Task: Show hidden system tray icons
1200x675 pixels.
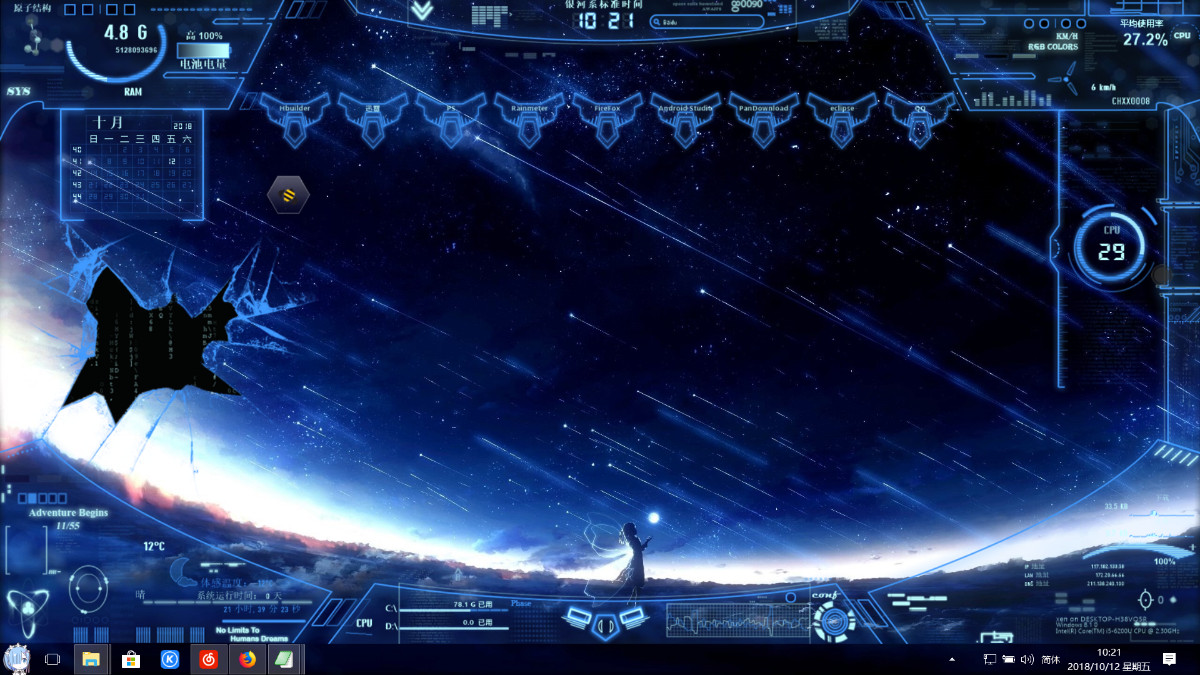Action: pyautogui.click(x=951, y=659)
